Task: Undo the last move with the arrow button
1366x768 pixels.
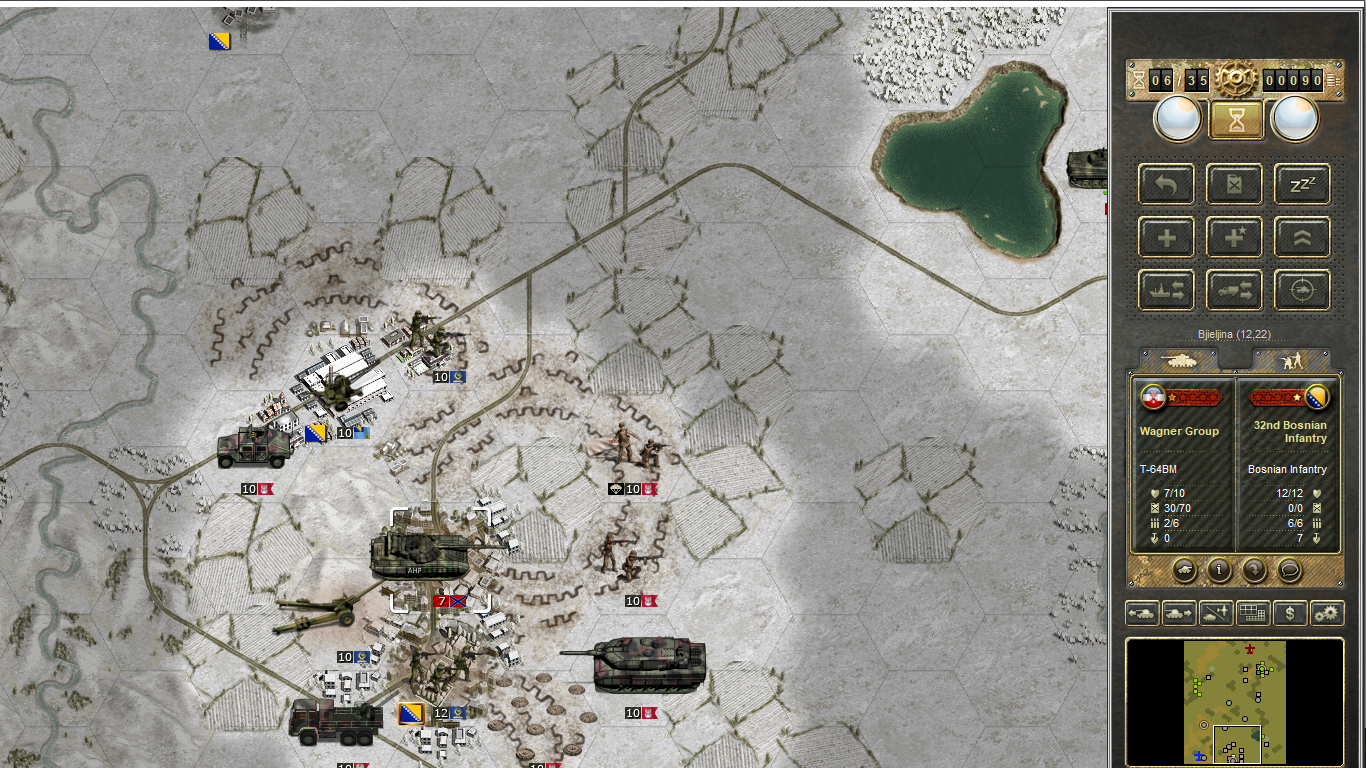Action: 1166,184
